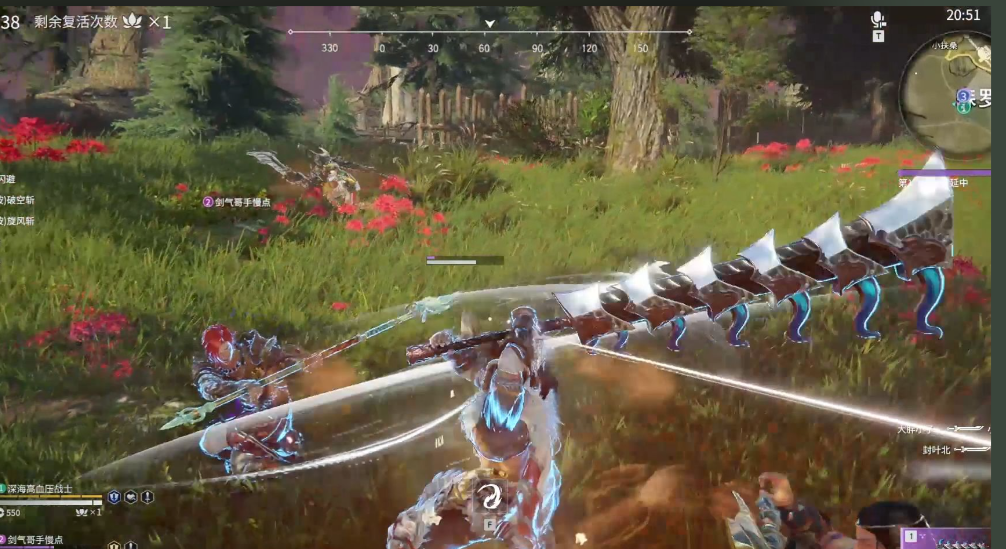Click the heart status icon beside teammate
This screenshot has width=1006, height=549.
(x=131, y=497)
